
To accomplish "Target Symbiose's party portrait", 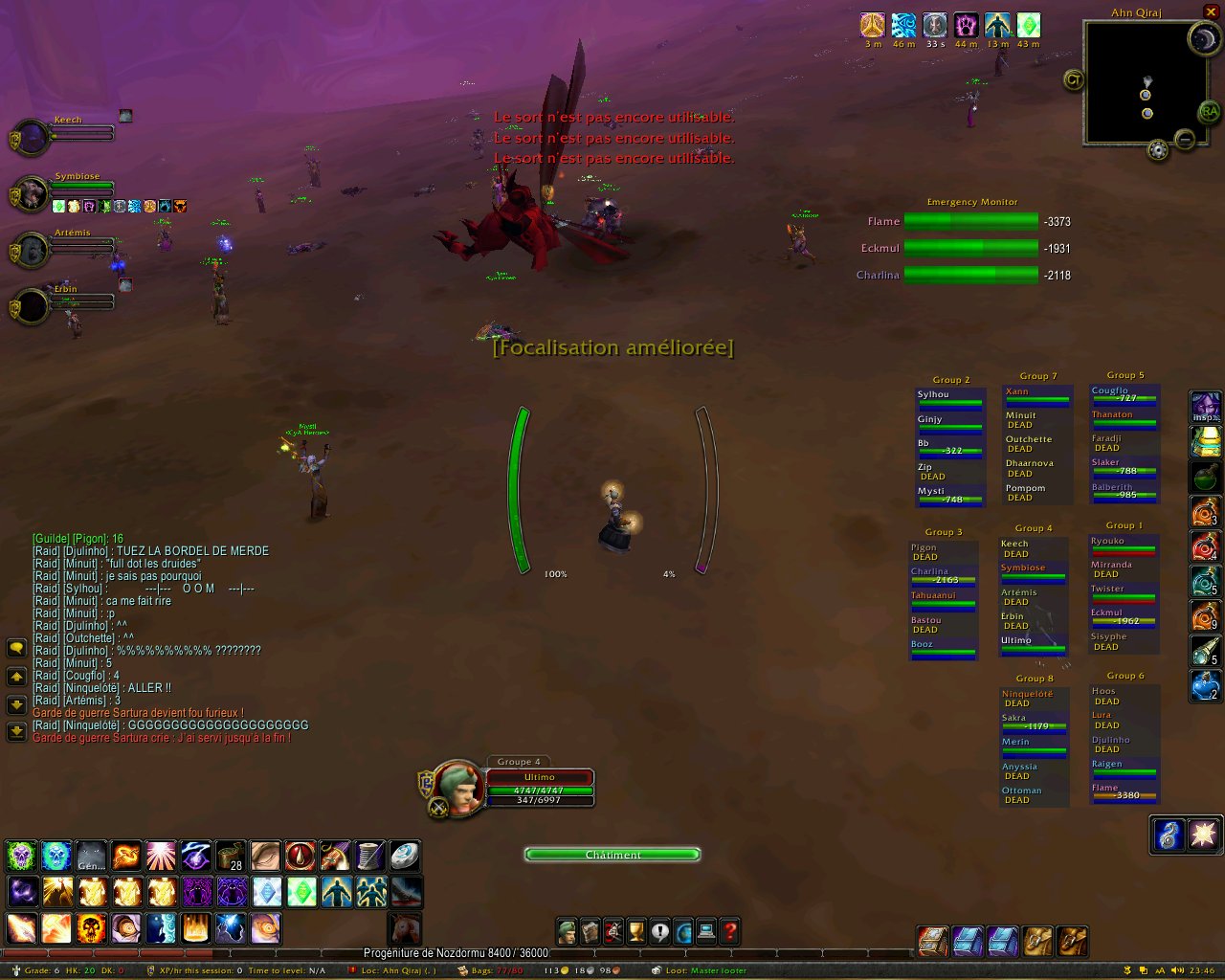I will (x=32, y=194).
